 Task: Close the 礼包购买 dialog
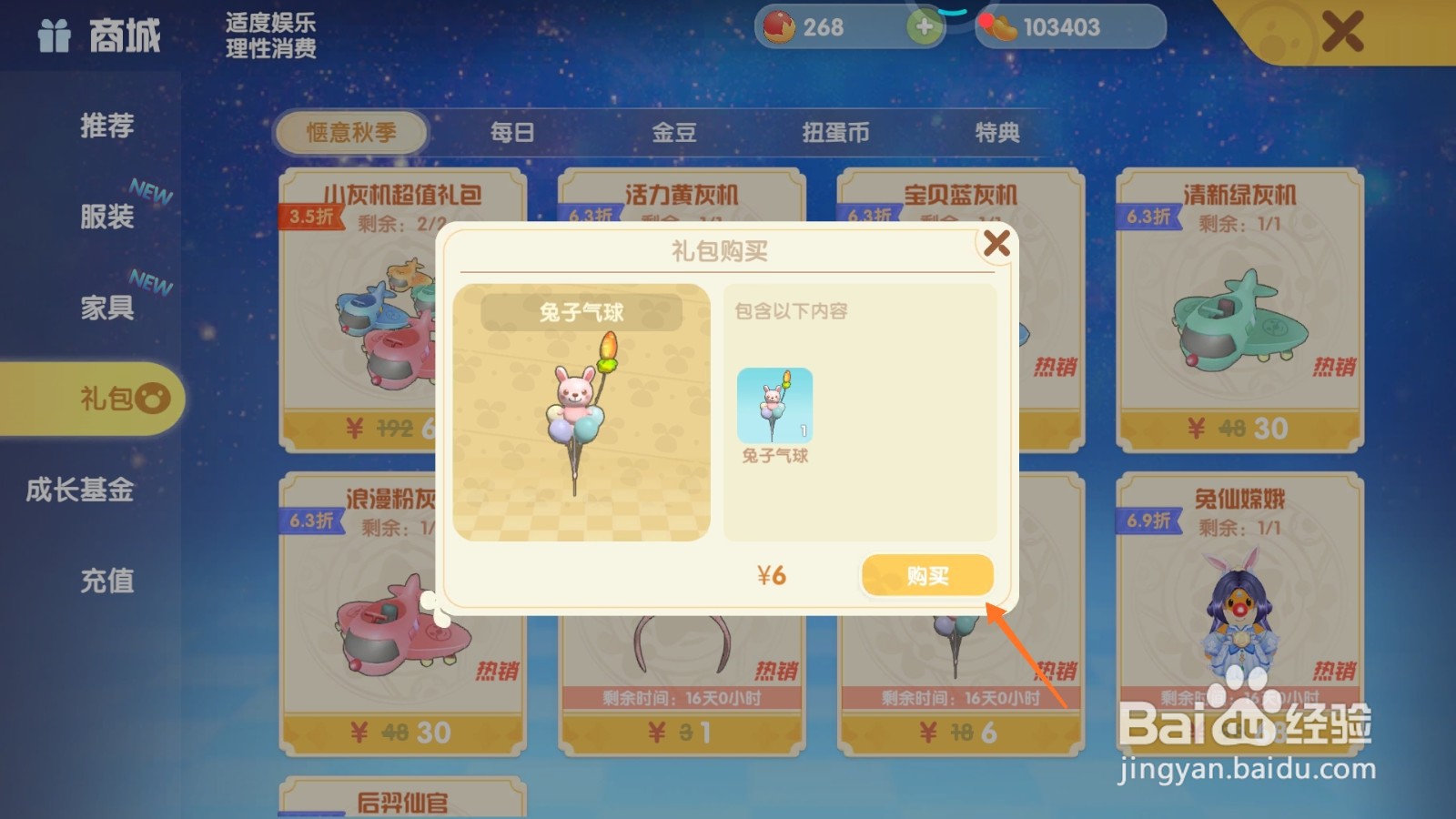998,243
